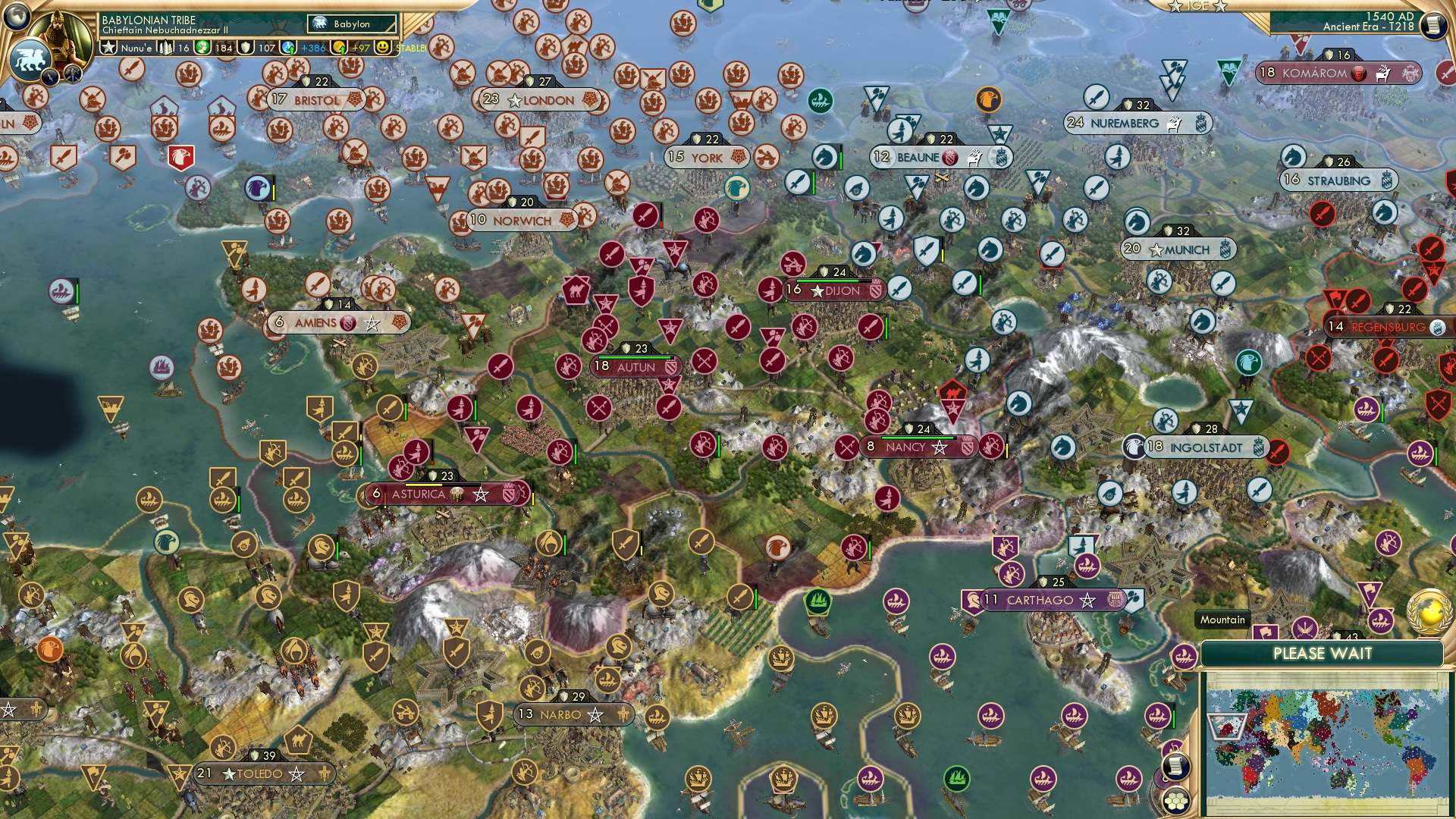1456x819 pixels.
Task: Click the golden diplomacy globe above the minimap
Action: (1428, 612)
